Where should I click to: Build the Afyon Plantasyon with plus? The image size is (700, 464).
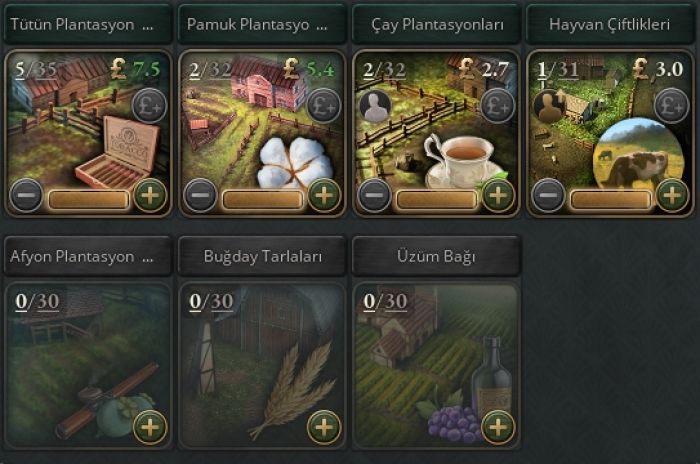point(150,427)
